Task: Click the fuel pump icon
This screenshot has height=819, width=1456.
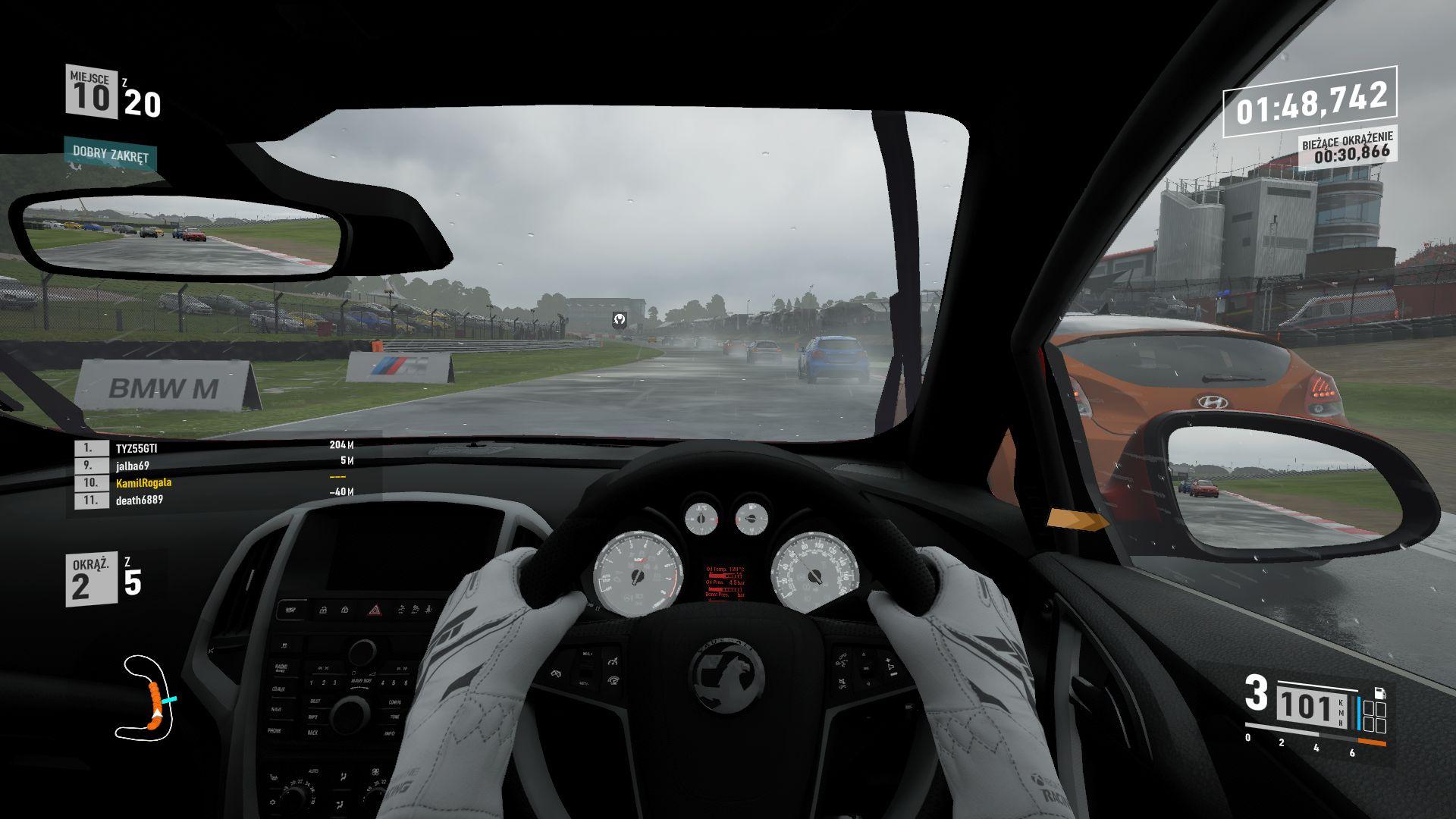Action: 1379,692
